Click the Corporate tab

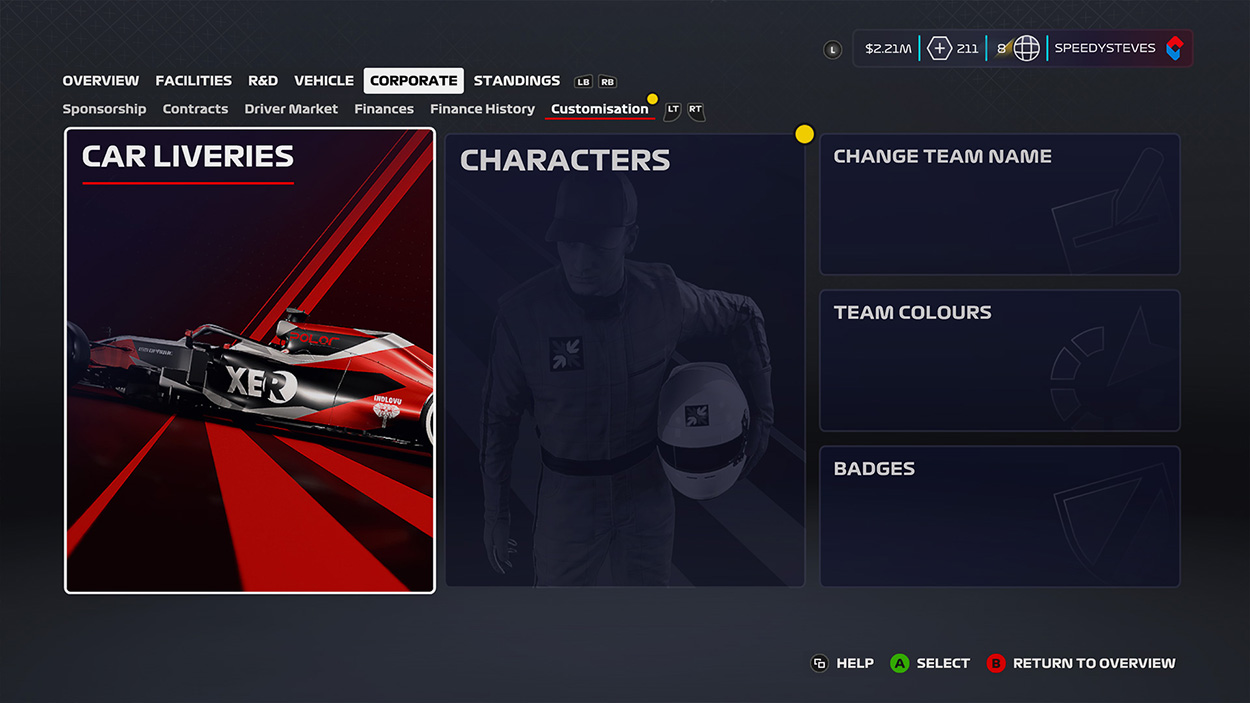pyautogui.click(x=413, y=81)
